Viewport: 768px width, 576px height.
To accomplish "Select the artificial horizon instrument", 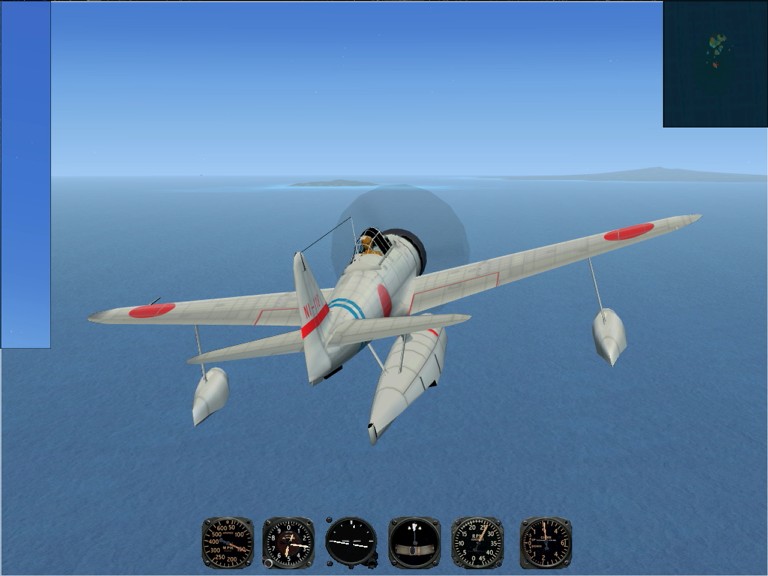I will pos(351,542).
